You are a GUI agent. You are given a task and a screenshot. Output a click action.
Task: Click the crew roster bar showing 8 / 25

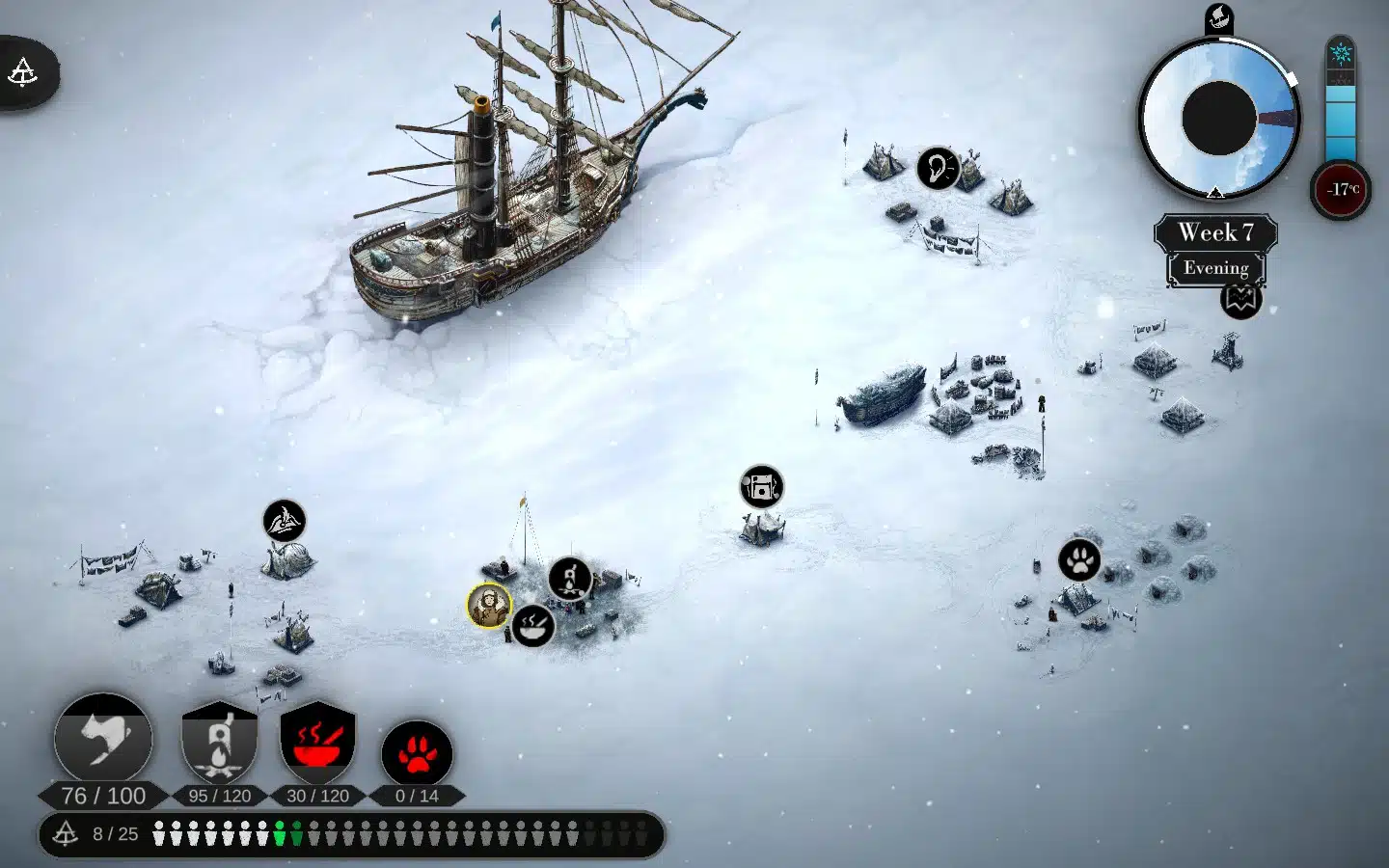(352, 834)
